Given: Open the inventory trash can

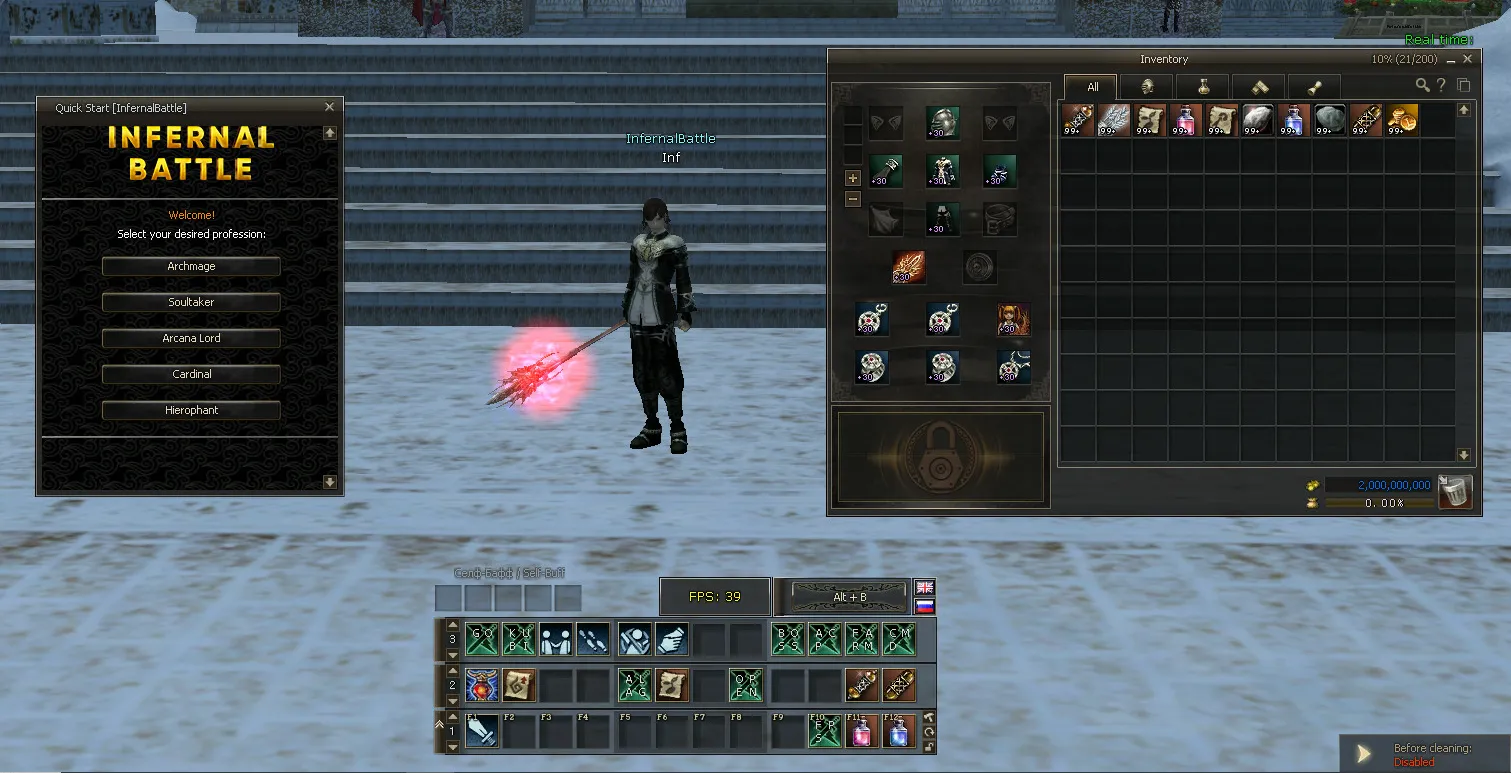Looking at the screenshot, I should click(x=1456, y=492).
